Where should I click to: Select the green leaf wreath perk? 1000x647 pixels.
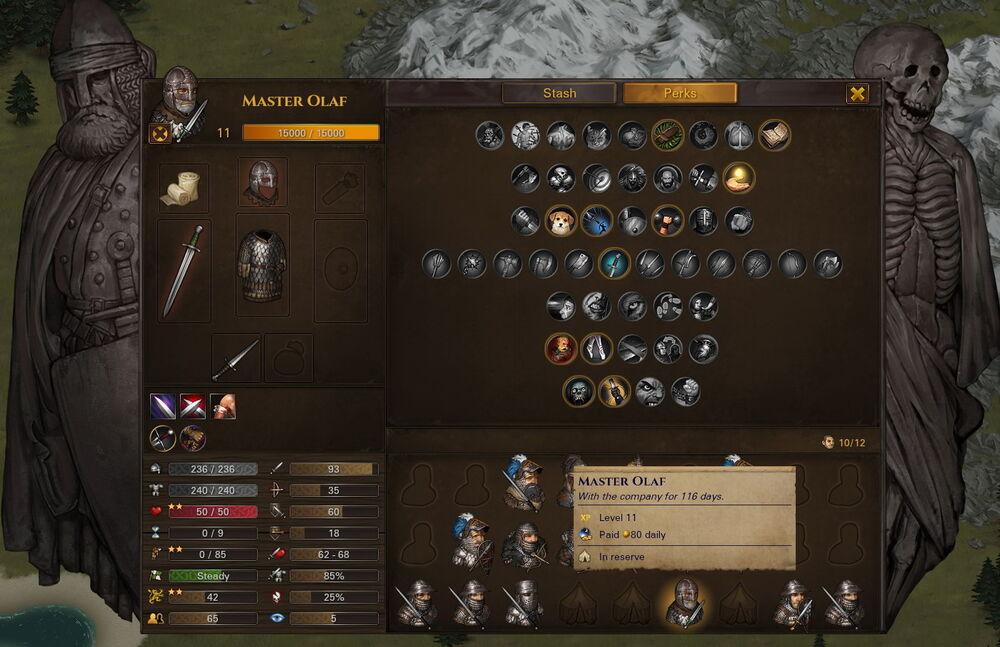coord(668,135)
